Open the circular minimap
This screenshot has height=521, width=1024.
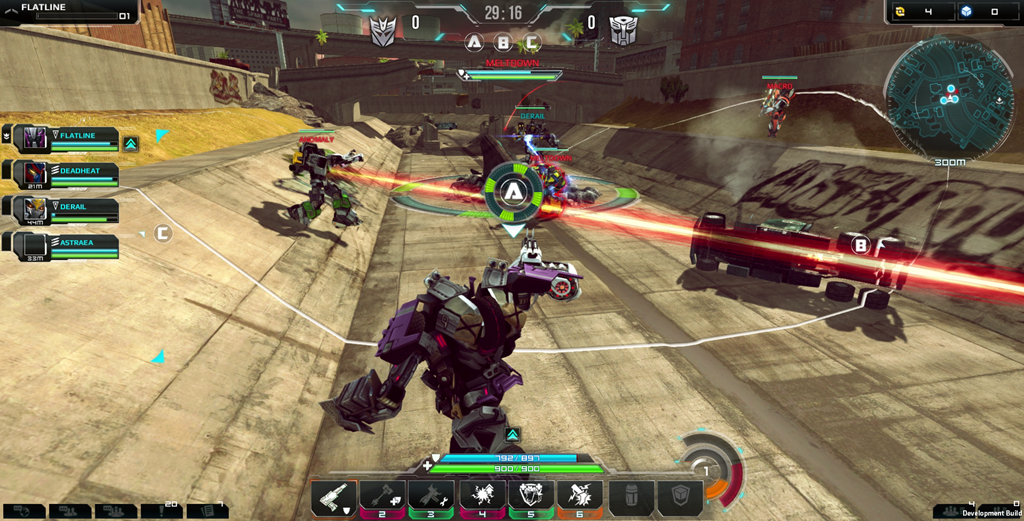[949, 98]
